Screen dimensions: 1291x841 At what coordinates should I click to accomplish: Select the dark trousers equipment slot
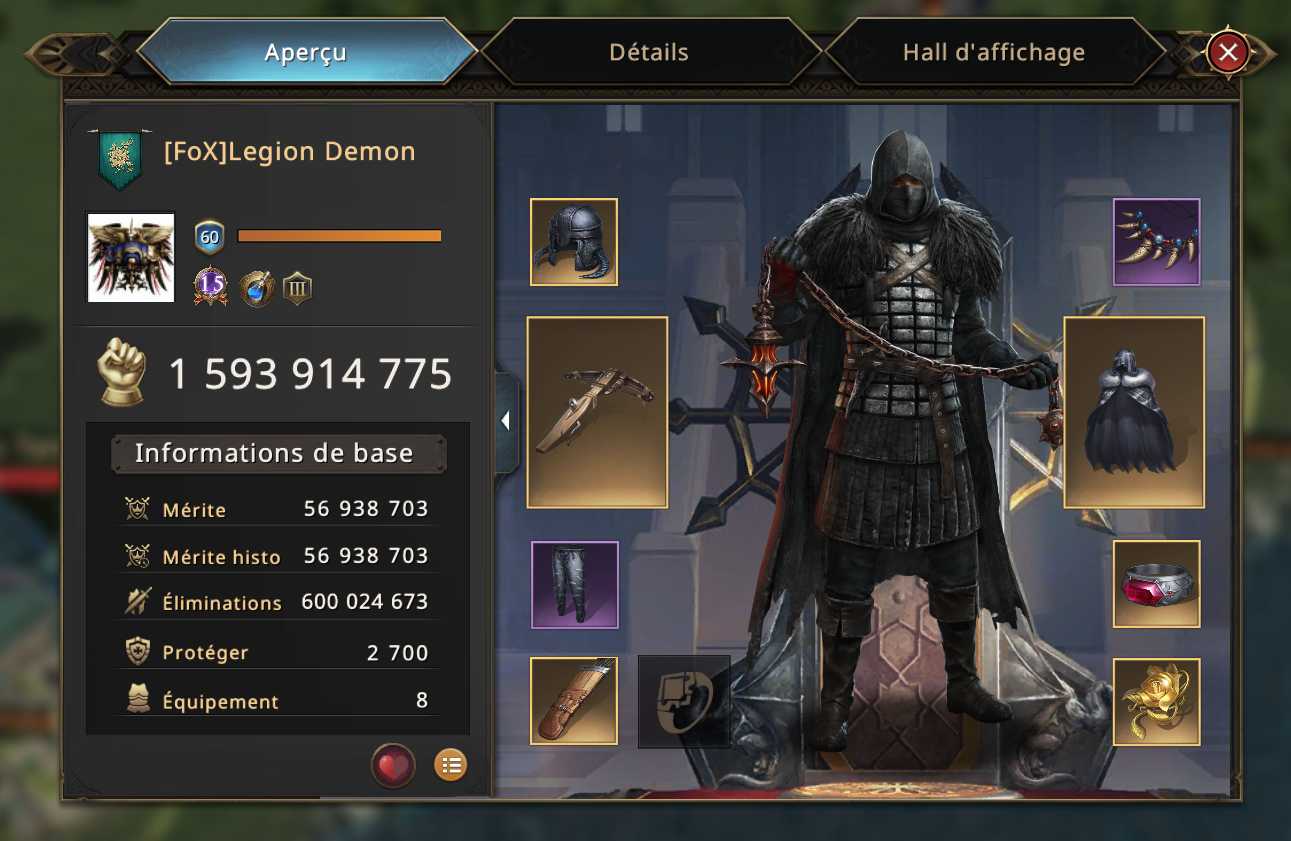(x=575, y=585)
